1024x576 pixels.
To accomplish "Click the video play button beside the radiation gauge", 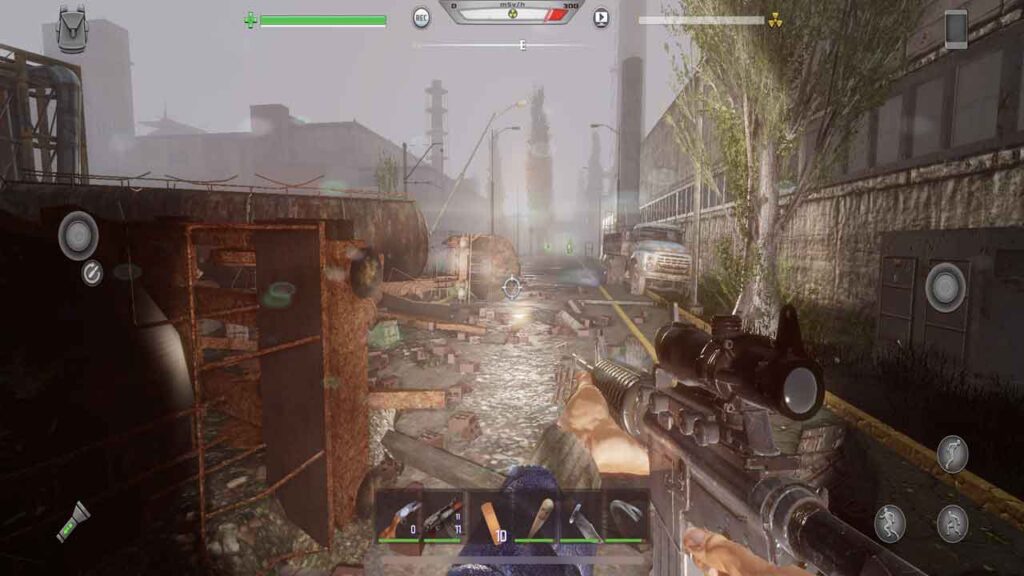I will tap(601, 17).
